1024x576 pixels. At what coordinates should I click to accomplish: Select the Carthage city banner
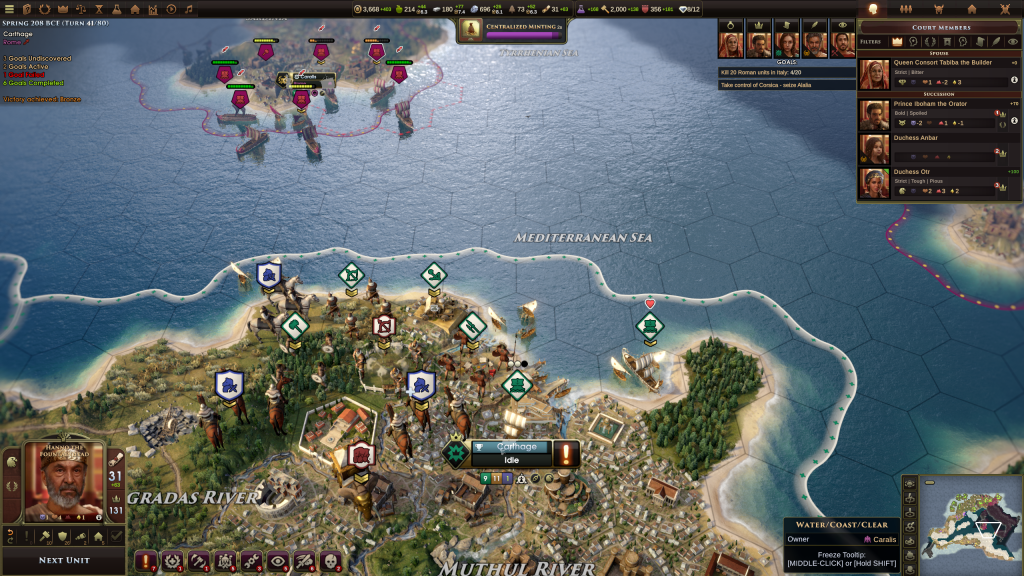(x=517, y=447)
